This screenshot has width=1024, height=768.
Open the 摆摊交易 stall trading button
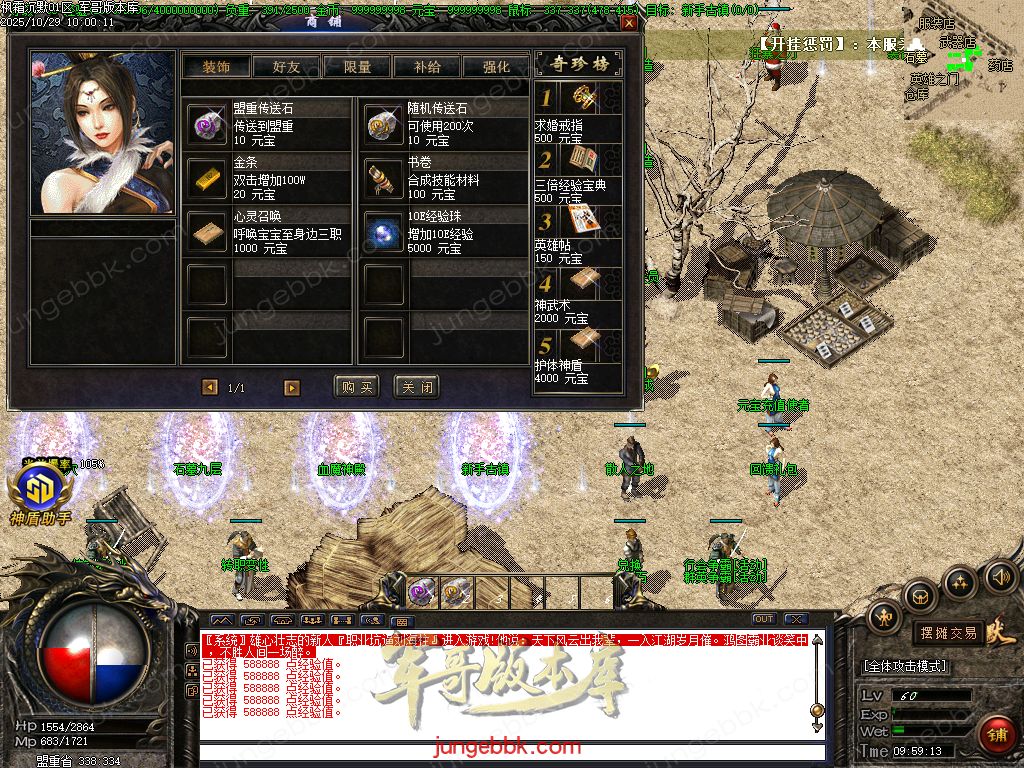pos(949,633)
